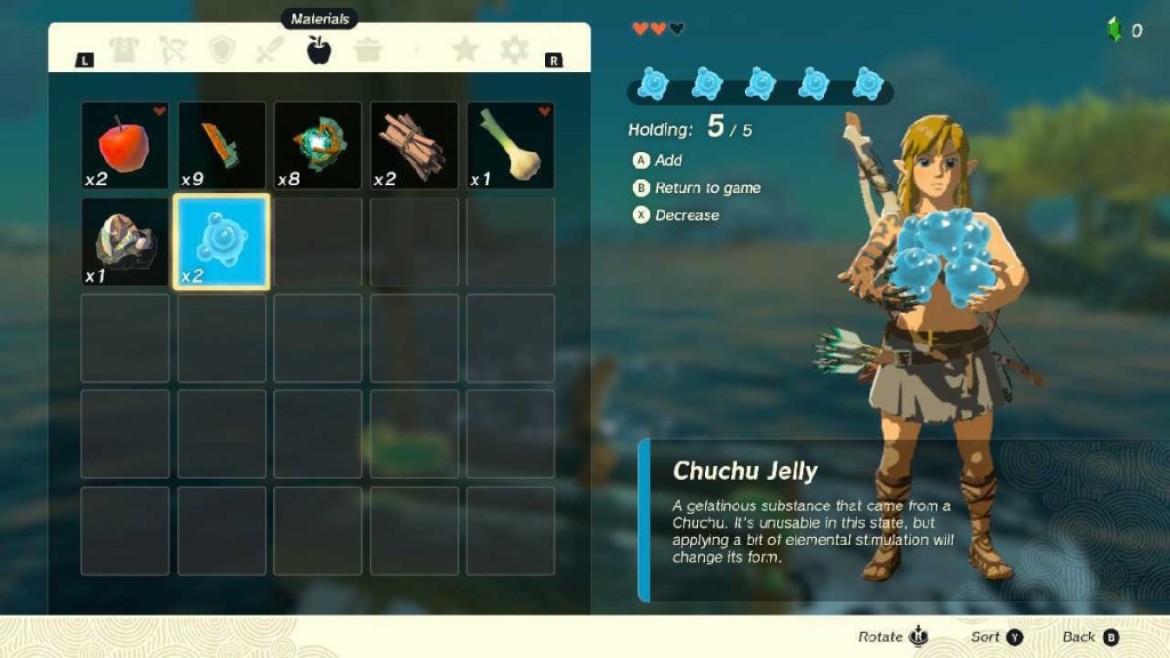Pick the white bulb vegetable slot
Viewport: 1170px width, 658px height.
[x=510, y=145]
